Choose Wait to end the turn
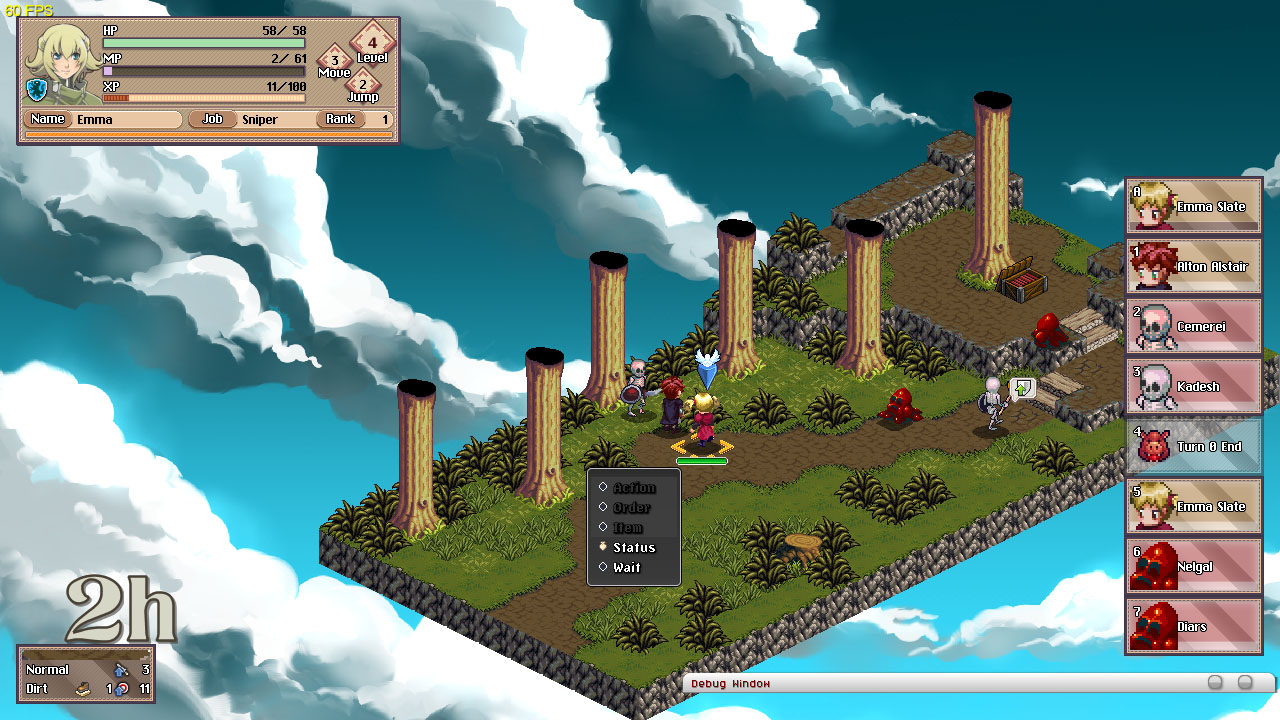This screenshot has height=720, width=1280. click(628, 568)
